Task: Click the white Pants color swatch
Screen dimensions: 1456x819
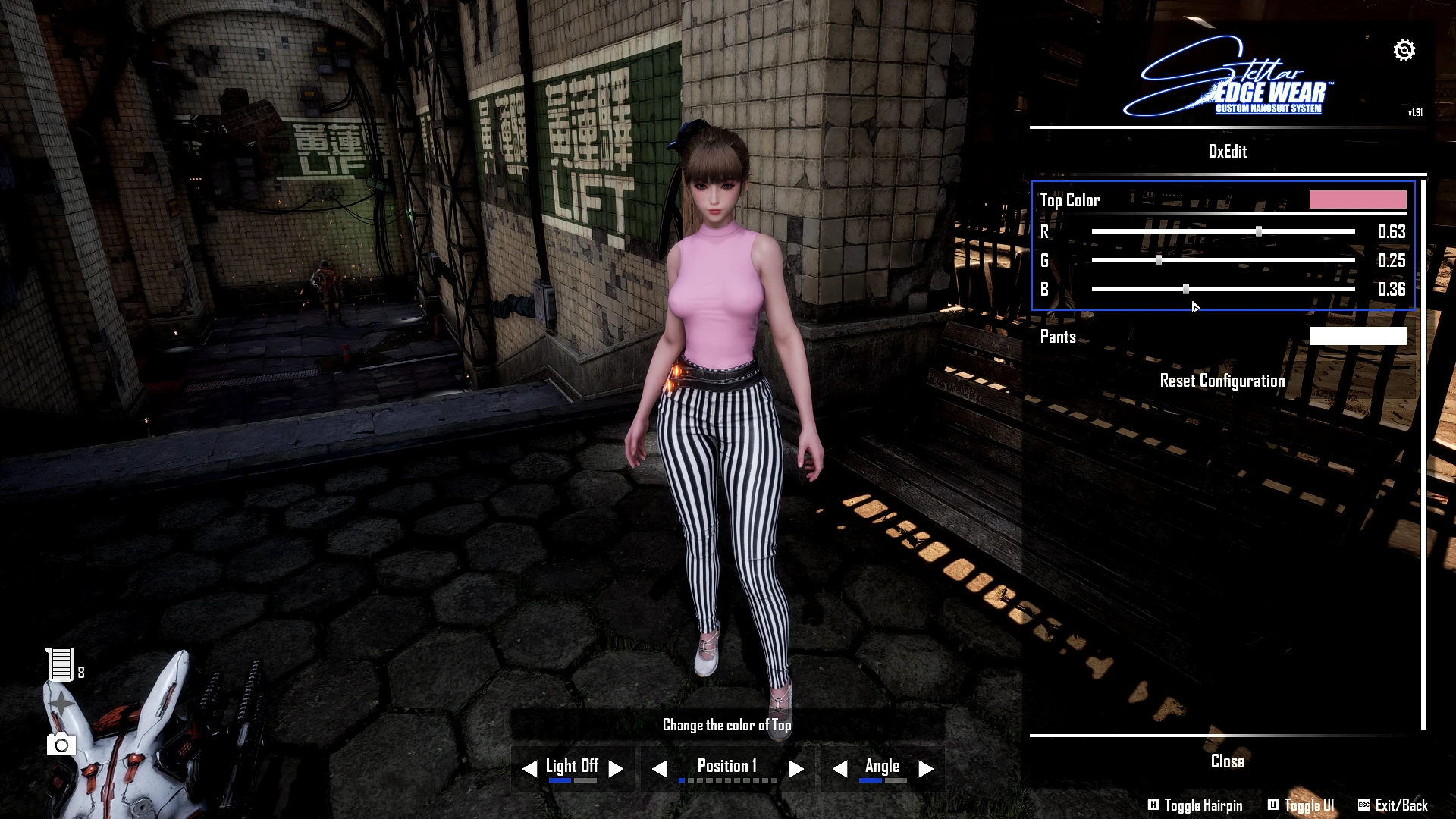Action: click(1357, 337)
